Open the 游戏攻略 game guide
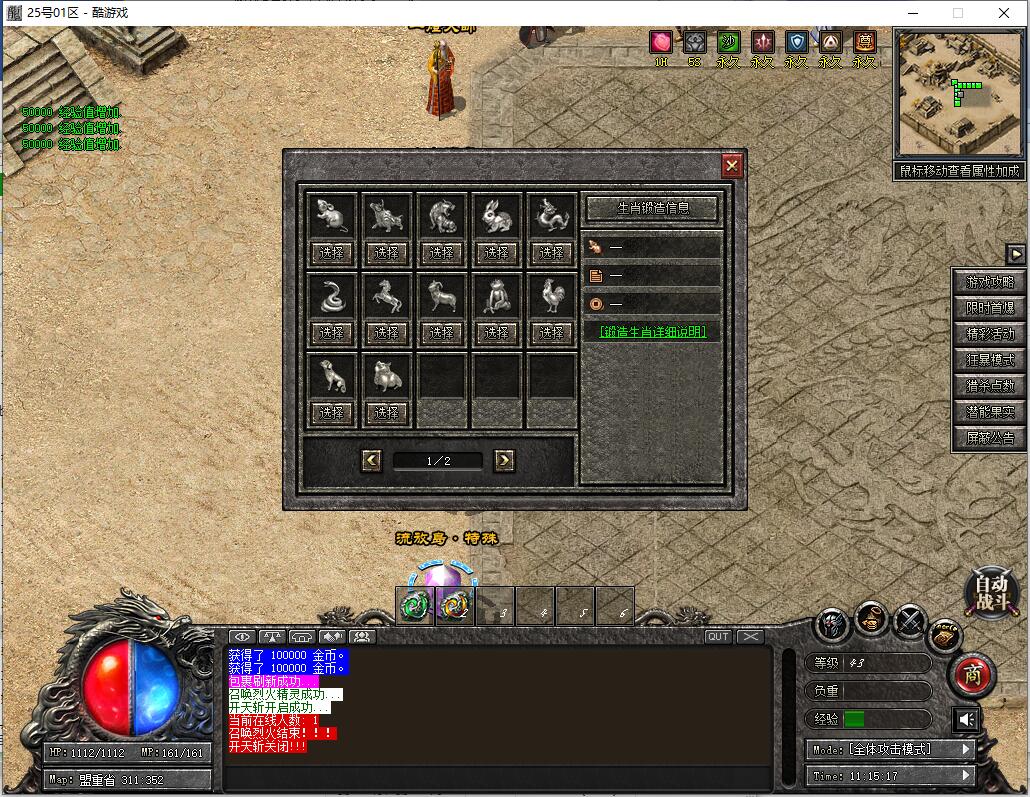Image resolution: width=1030 pixels, height=797 pixels. tap(989, 282)
